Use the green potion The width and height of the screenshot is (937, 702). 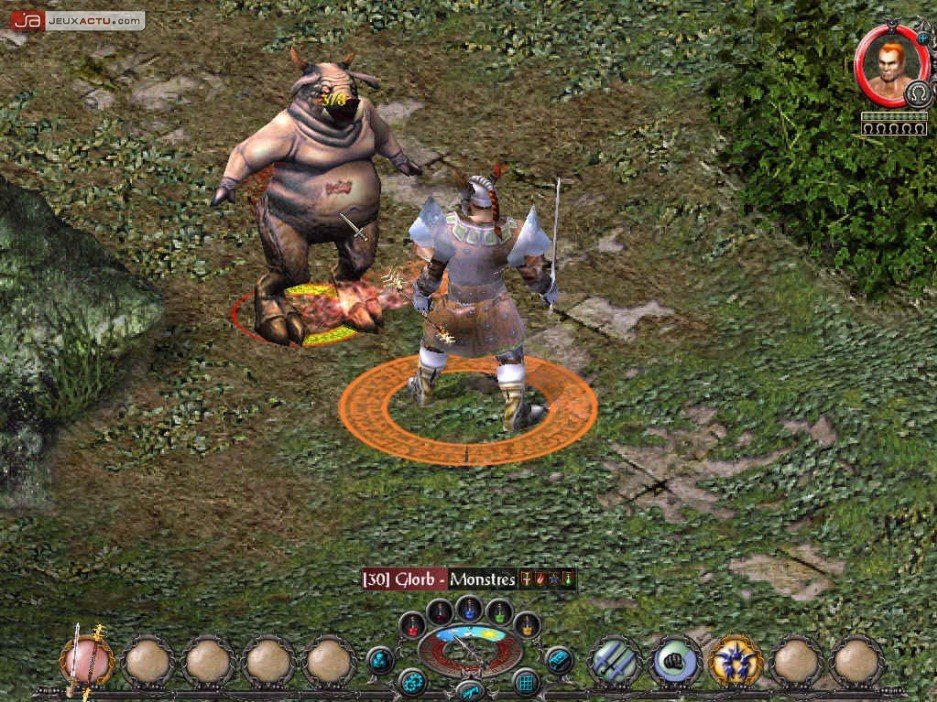[x=499, y=611]
